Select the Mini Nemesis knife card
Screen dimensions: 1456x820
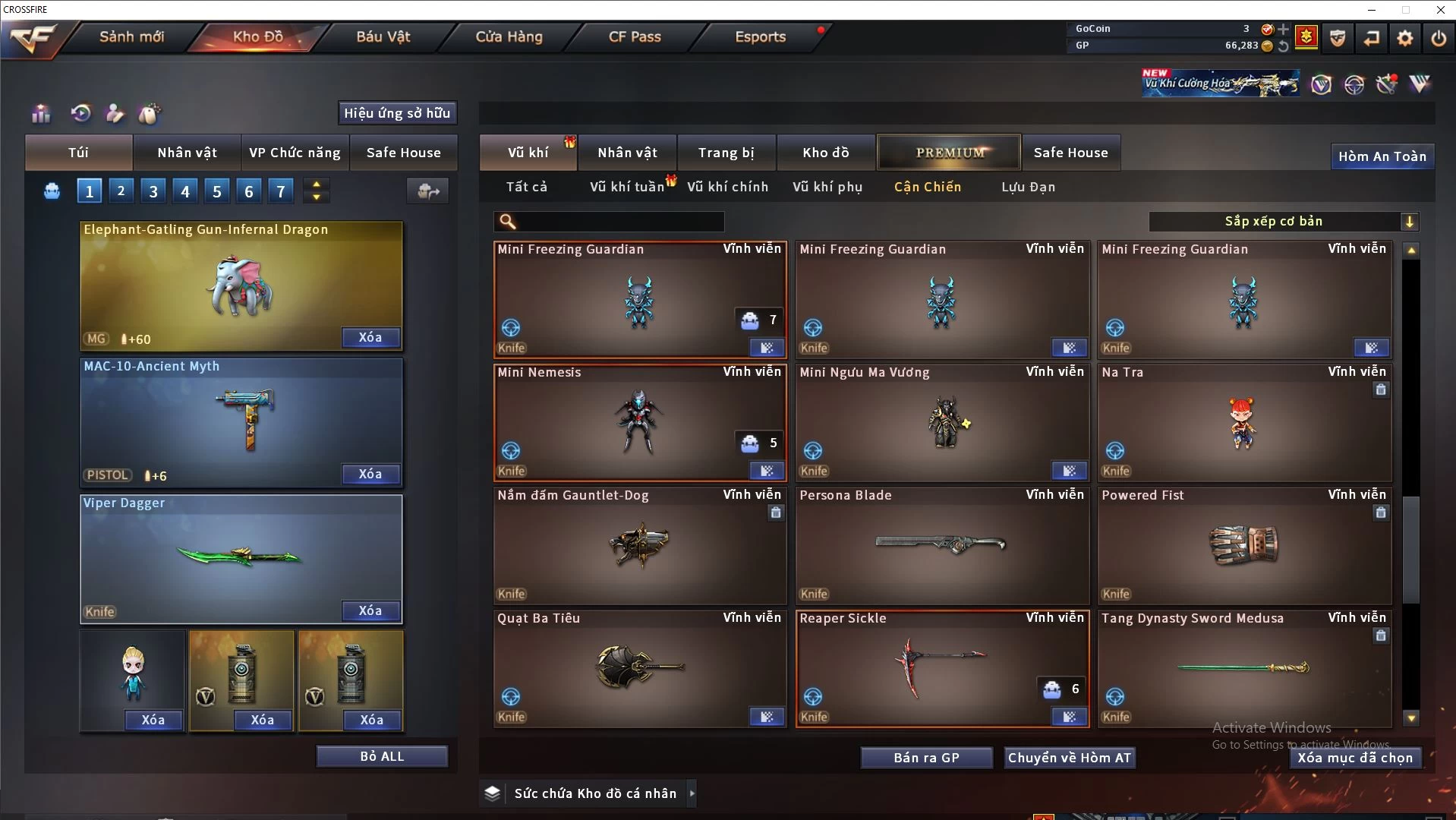[x=639, y=422]
